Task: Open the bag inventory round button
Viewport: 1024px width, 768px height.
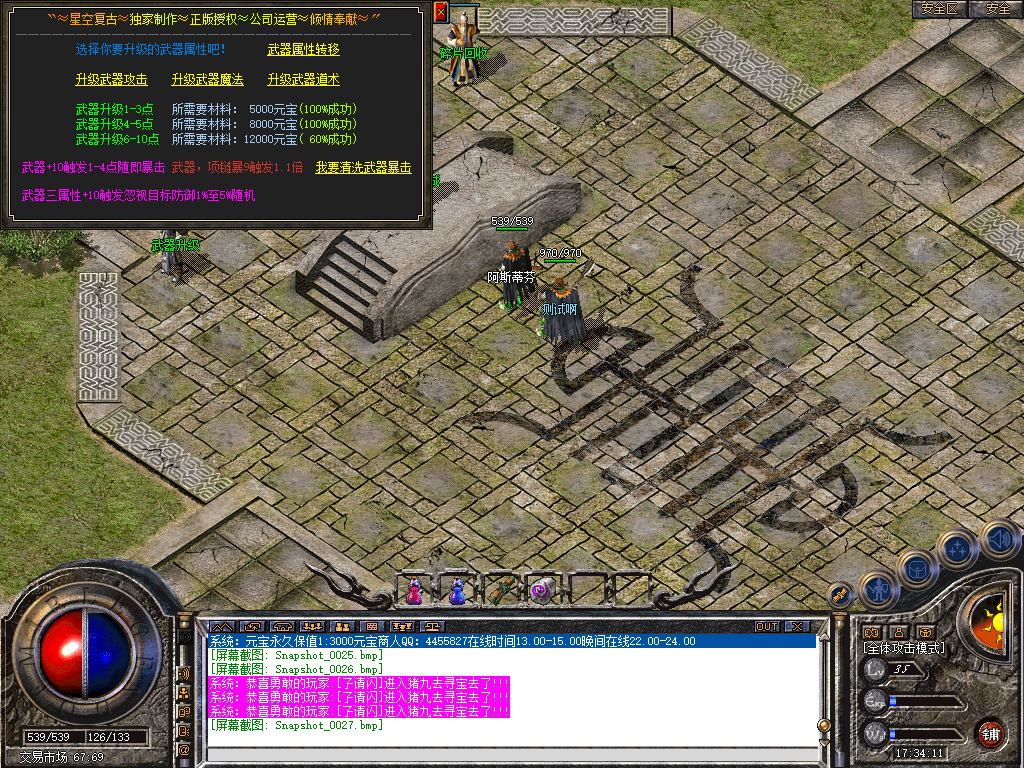Action: 917,570
